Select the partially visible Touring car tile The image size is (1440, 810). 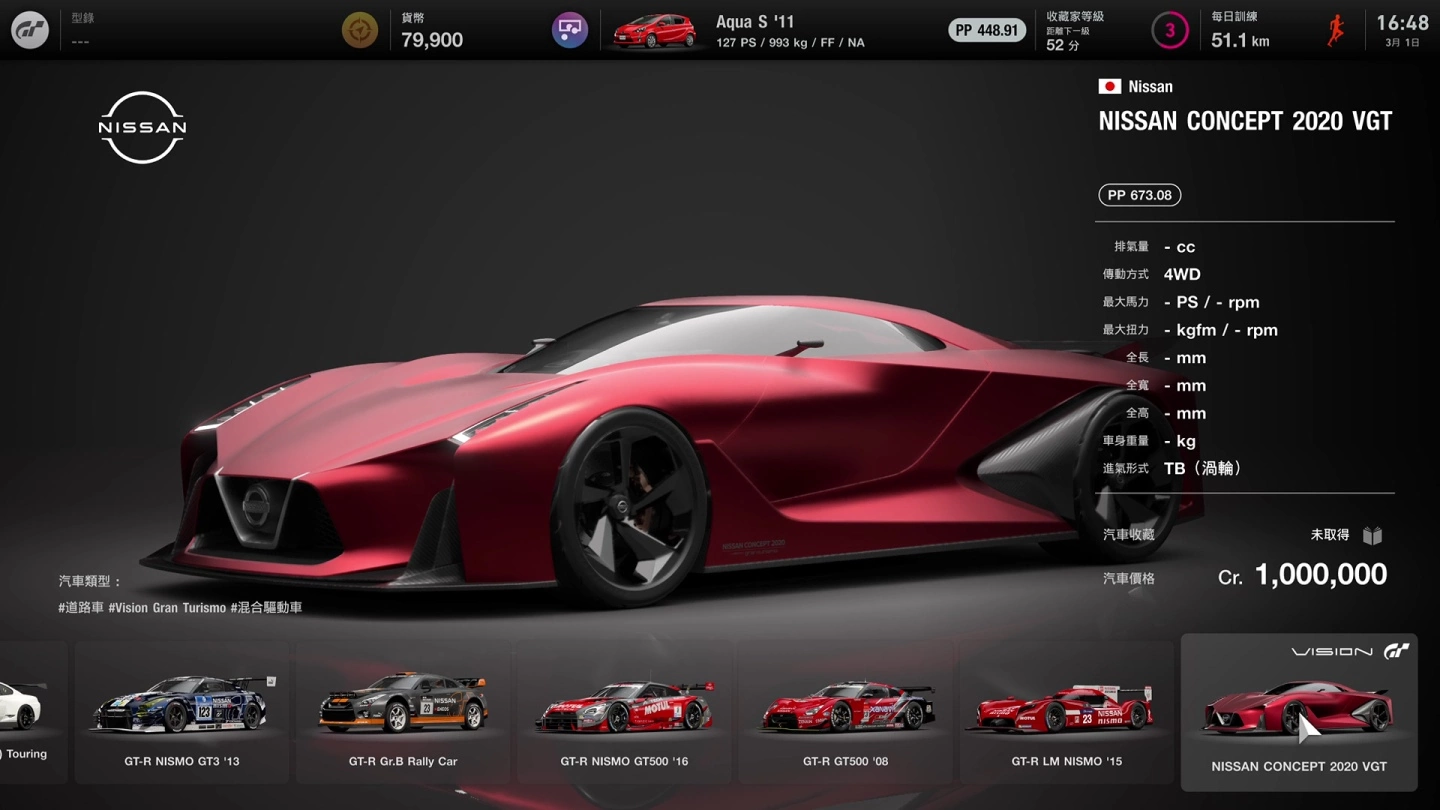coord(30,712)
